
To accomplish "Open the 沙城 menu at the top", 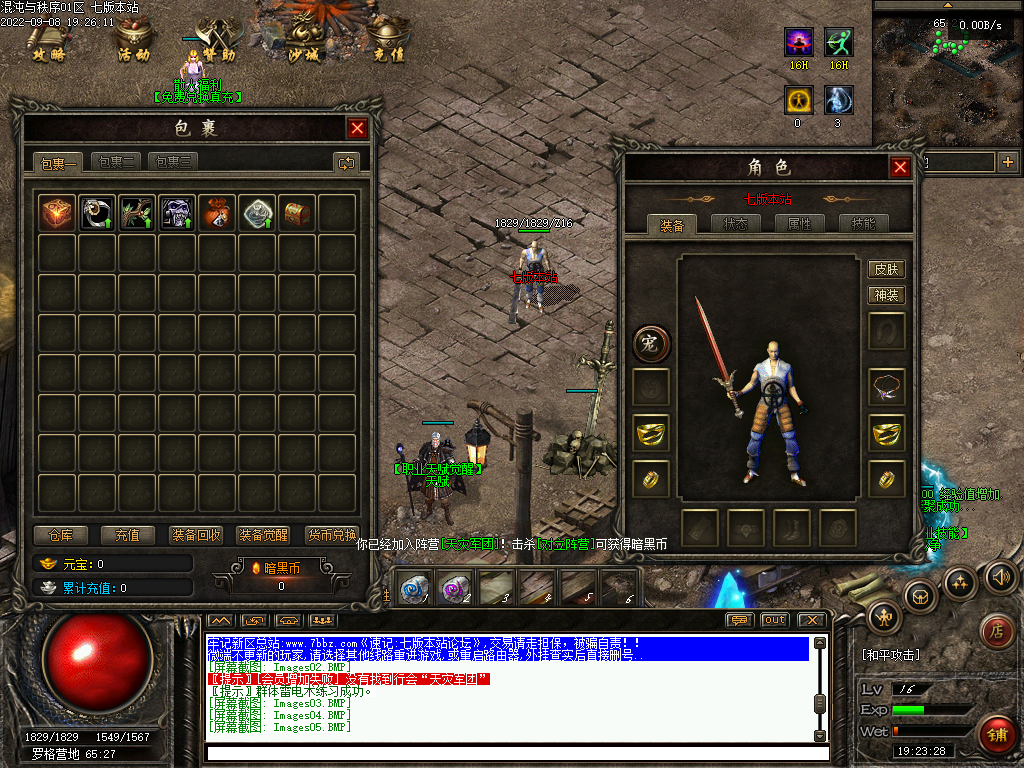I will click(304, 42).
